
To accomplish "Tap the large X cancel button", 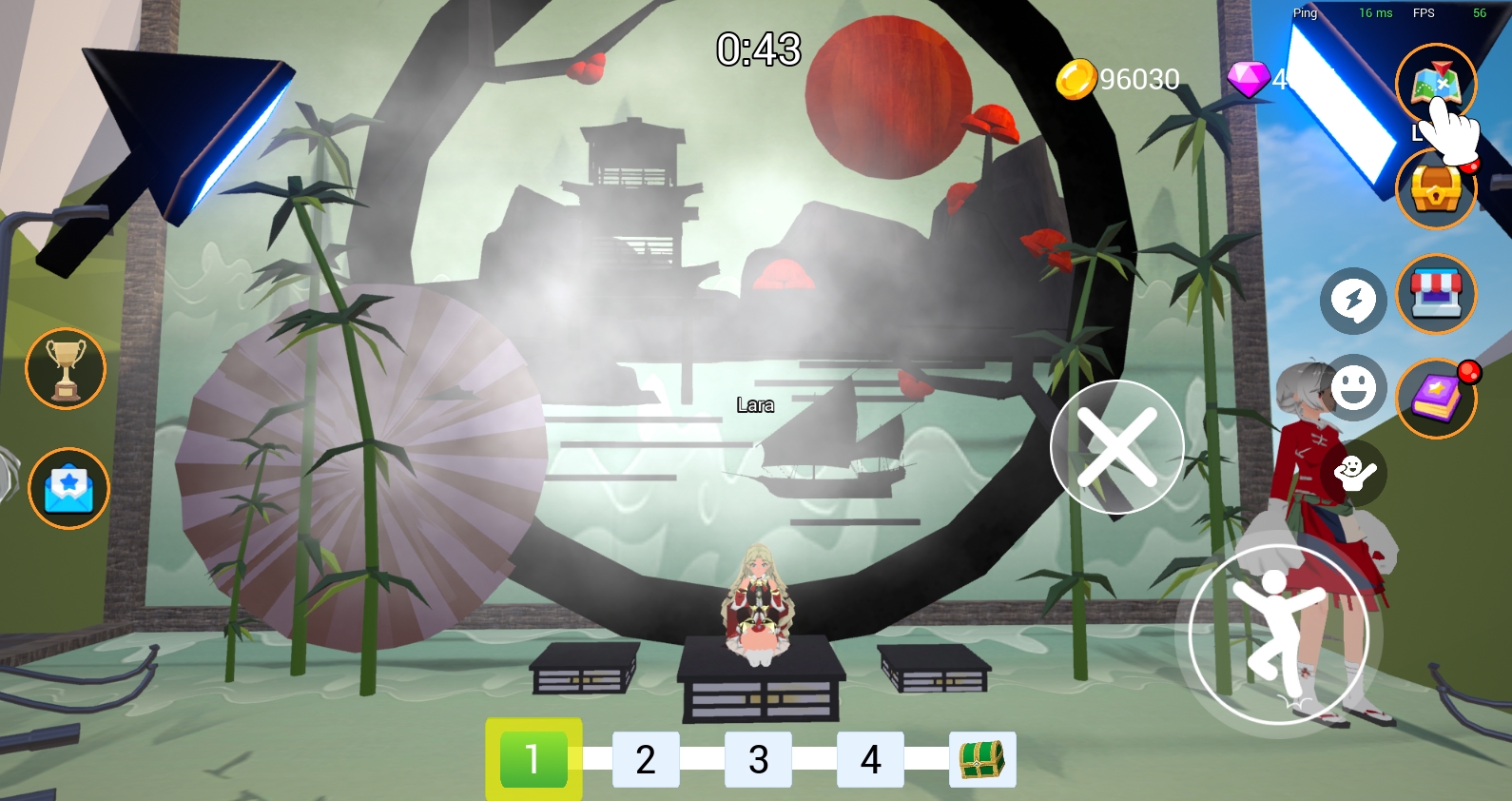I will (x=1116, y=447).
